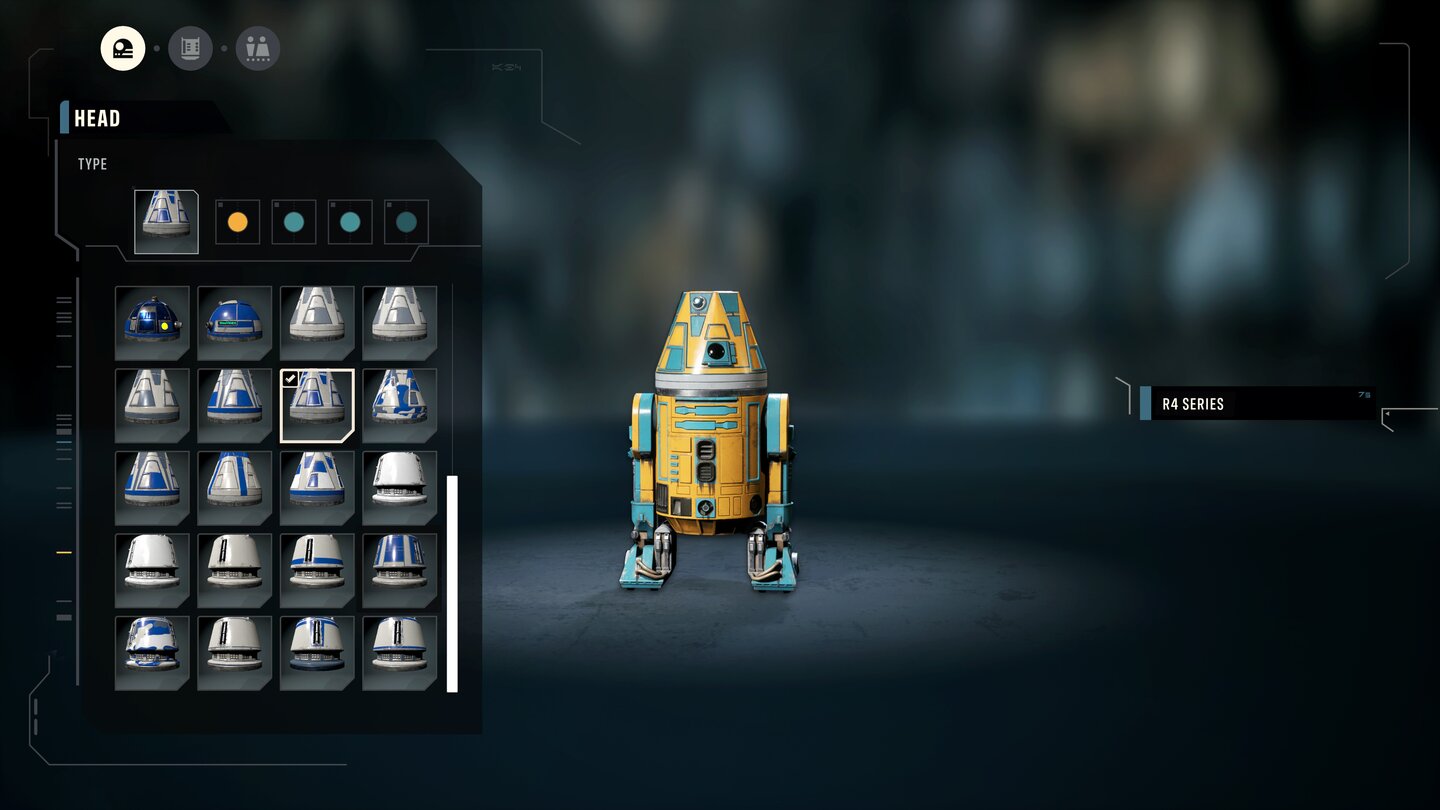Select the blue-patterned dome beside the checked one

[x=399, y=405]
